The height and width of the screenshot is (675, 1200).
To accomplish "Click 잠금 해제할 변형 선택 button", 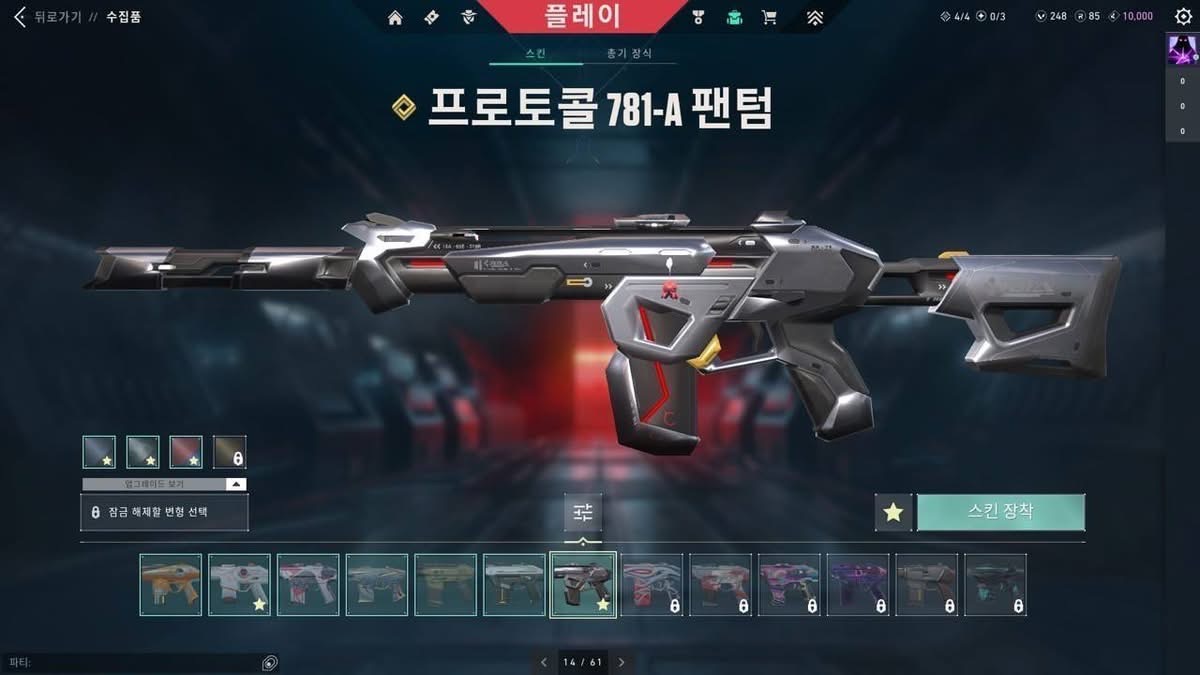I will coord(164,512).
